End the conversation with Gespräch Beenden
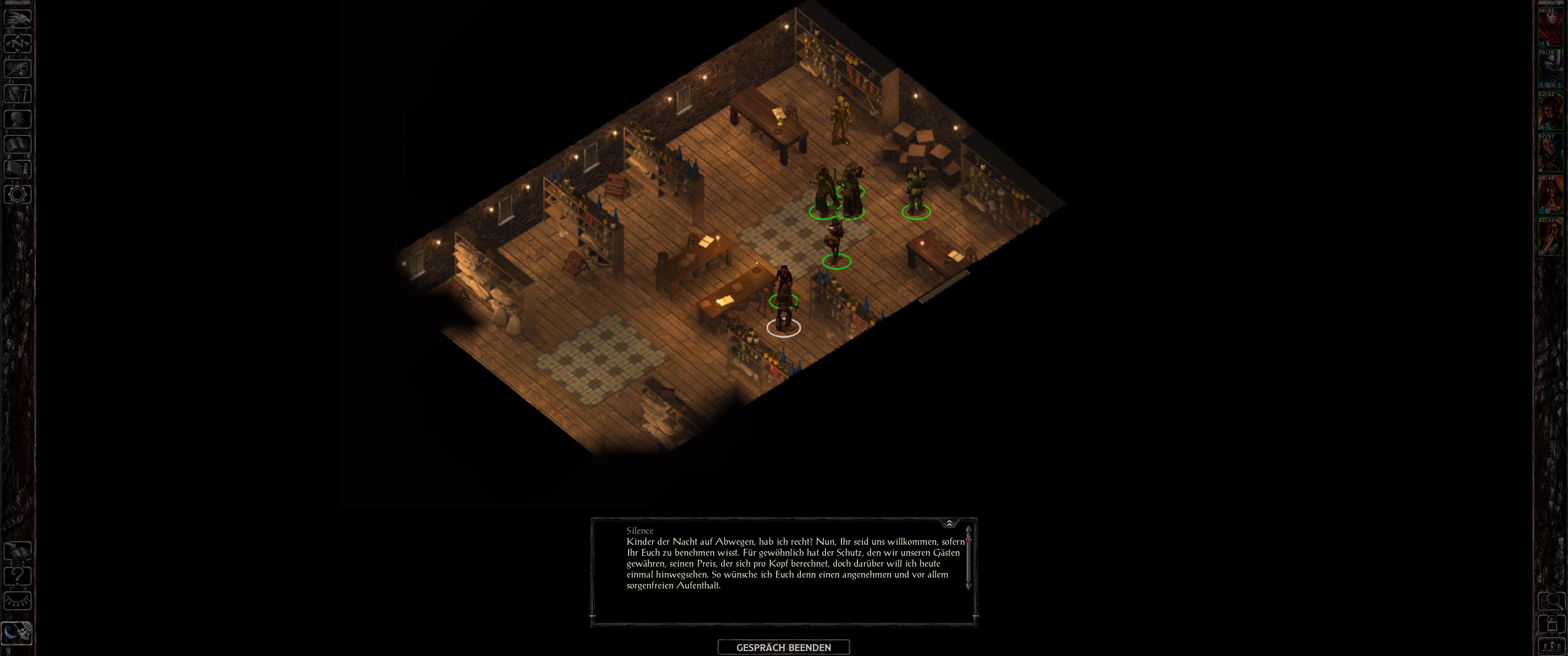 [784, 647]
